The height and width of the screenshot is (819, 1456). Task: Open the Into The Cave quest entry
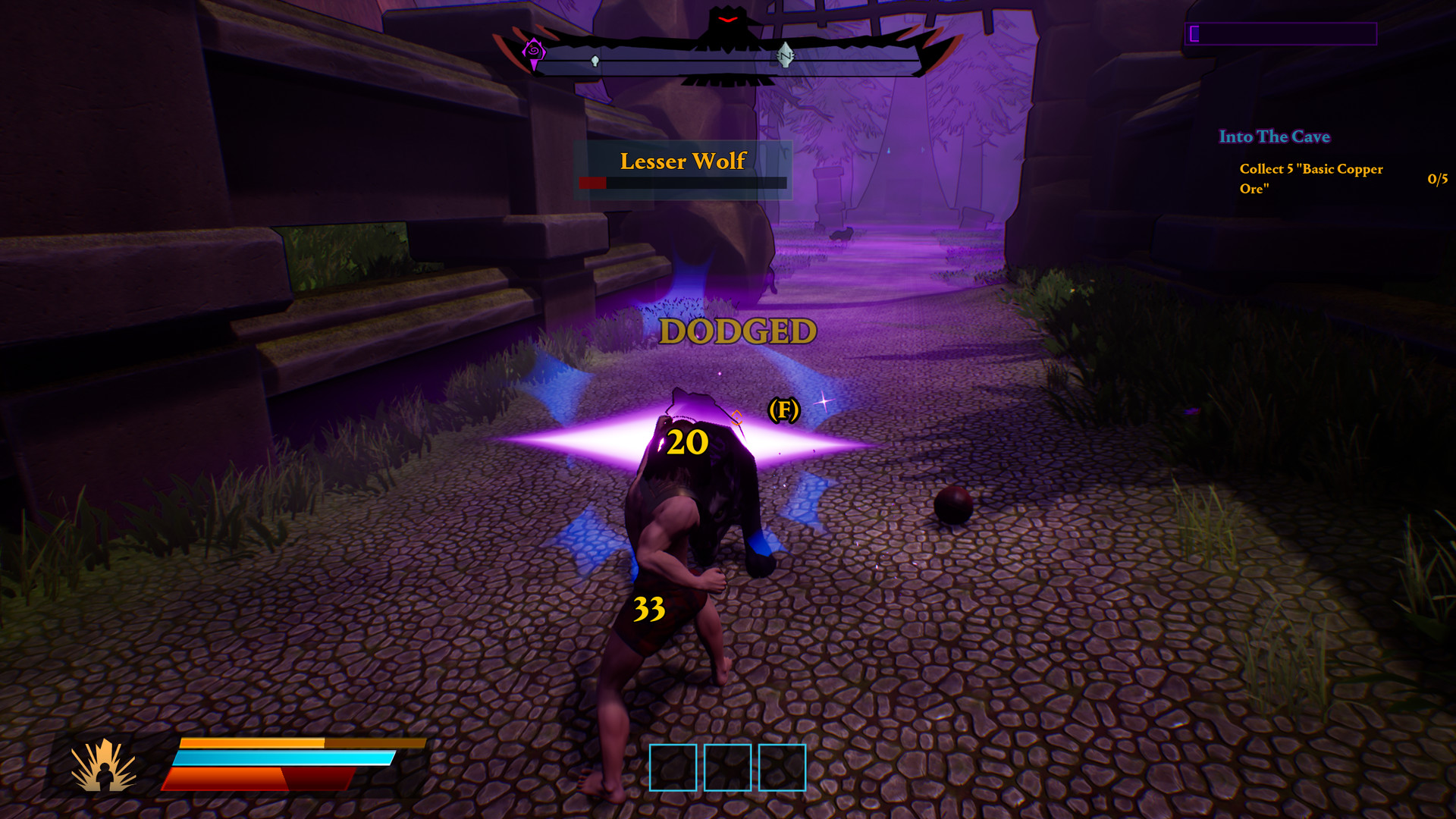click(1274, 137)
